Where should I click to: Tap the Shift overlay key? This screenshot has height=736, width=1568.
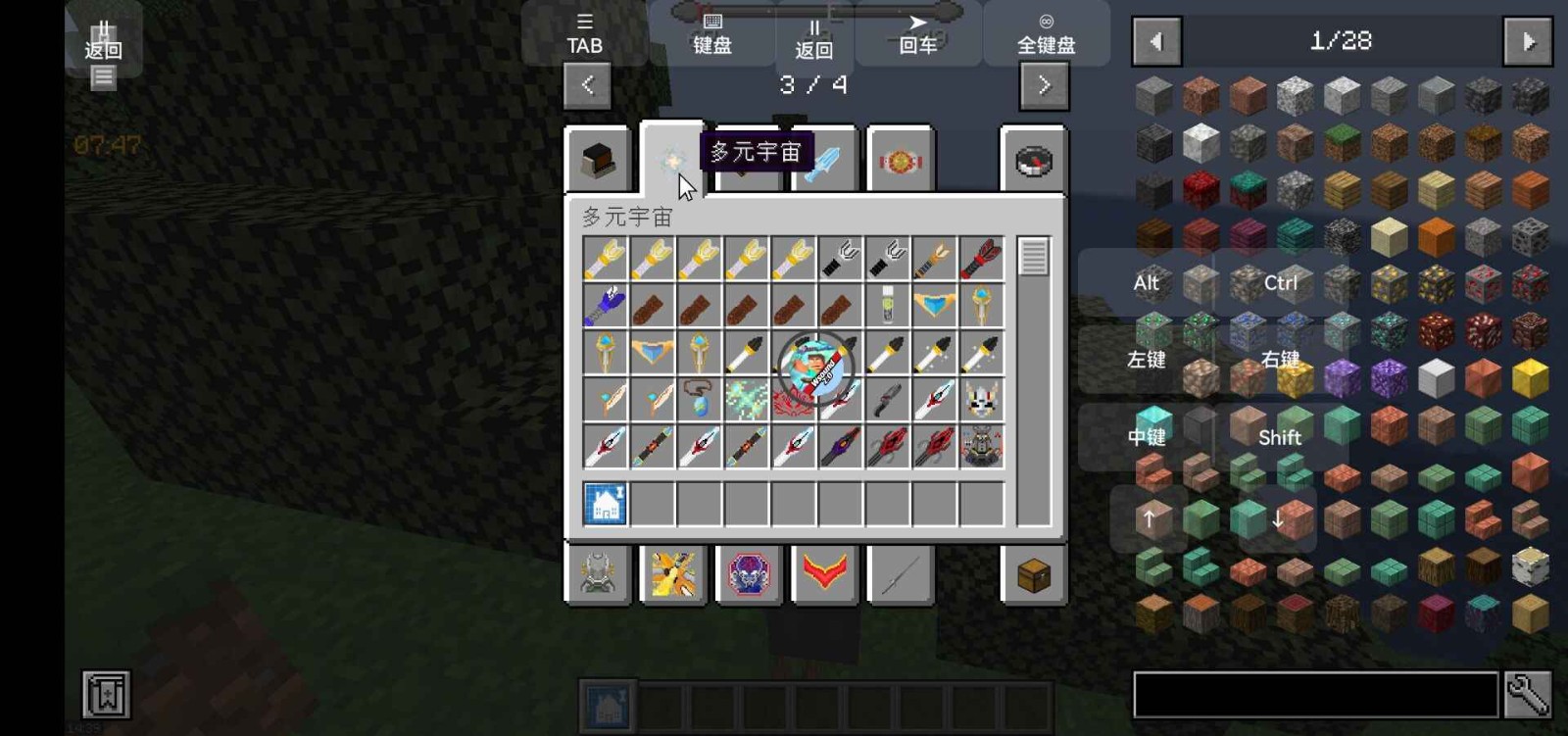click(1279, 437)
